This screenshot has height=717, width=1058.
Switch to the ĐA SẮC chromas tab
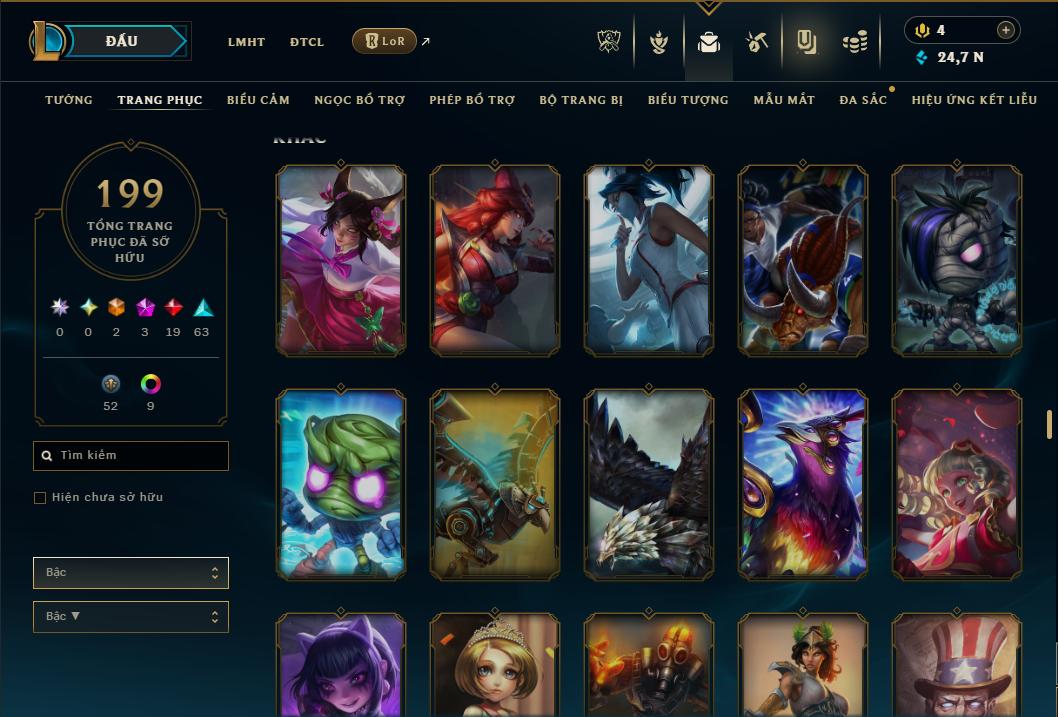coord(863,100)
